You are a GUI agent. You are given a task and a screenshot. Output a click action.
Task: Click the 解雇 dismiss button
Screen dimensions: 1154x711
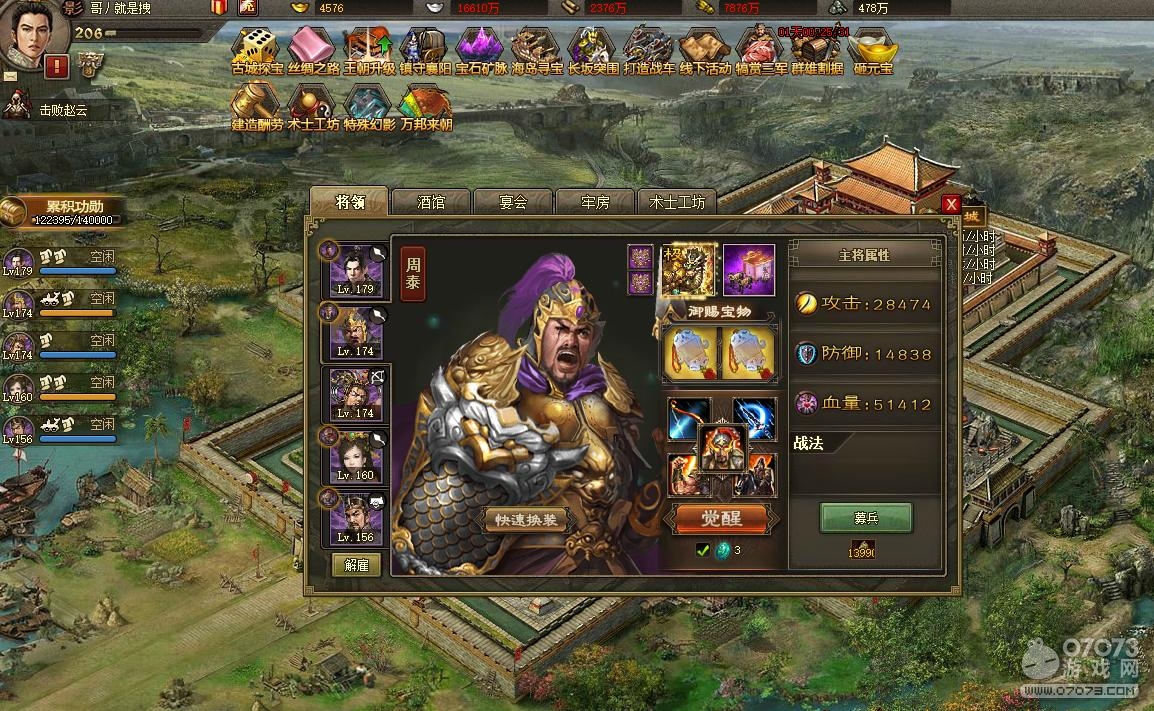(356, 564)
